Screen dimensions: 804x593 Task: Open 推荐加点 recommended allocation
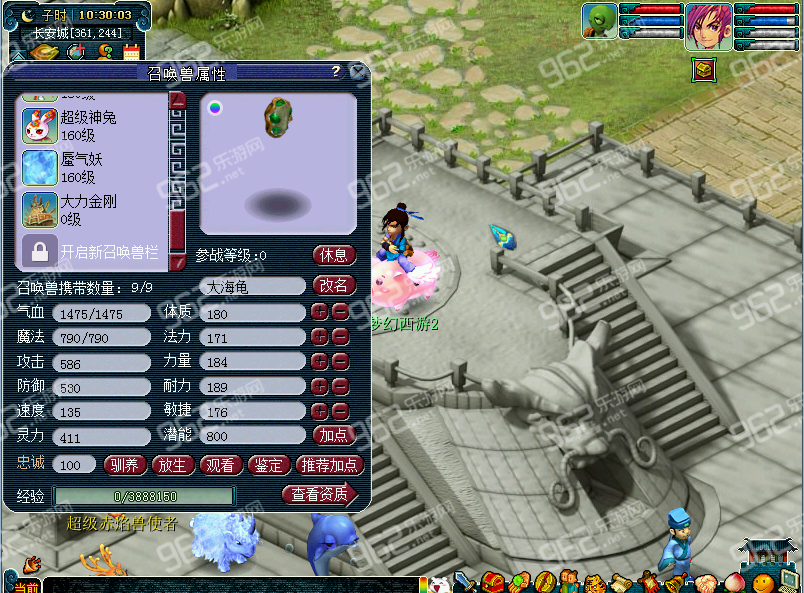pos(329,464)
